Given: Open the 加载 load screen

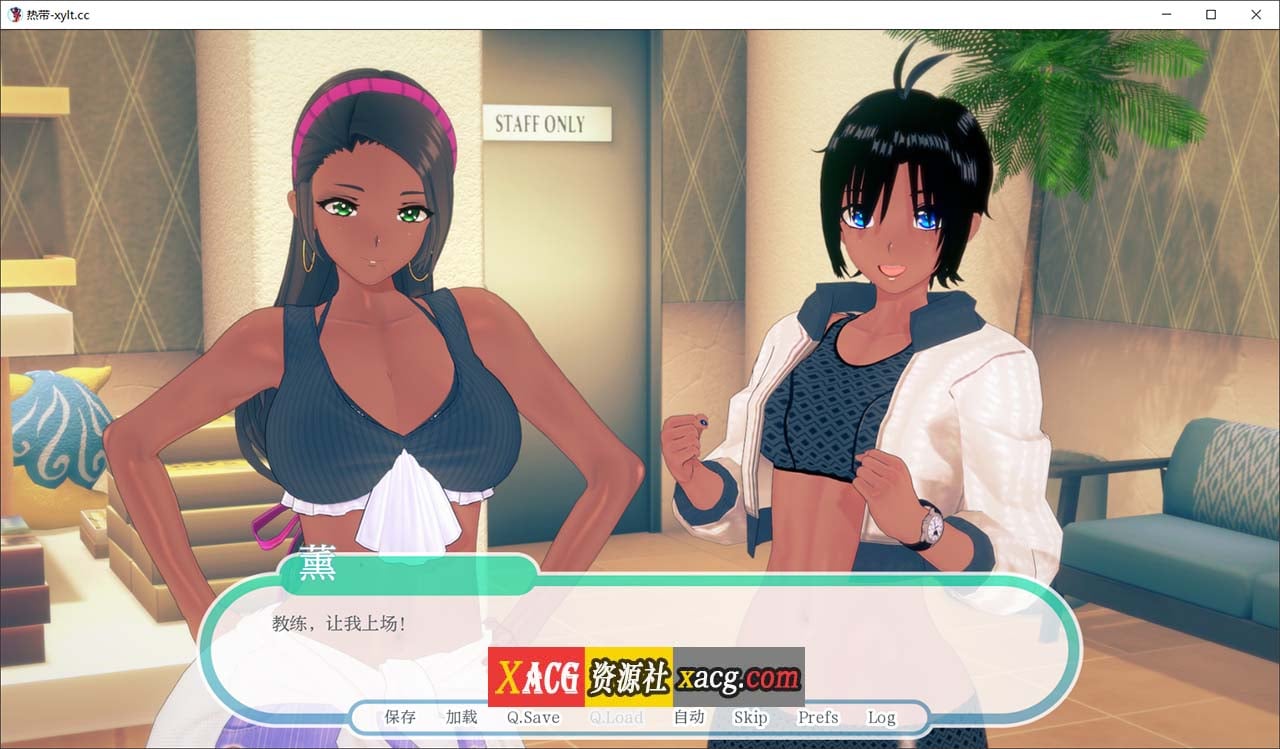Looking at the screenshot, I should click(x=461, y=717).
